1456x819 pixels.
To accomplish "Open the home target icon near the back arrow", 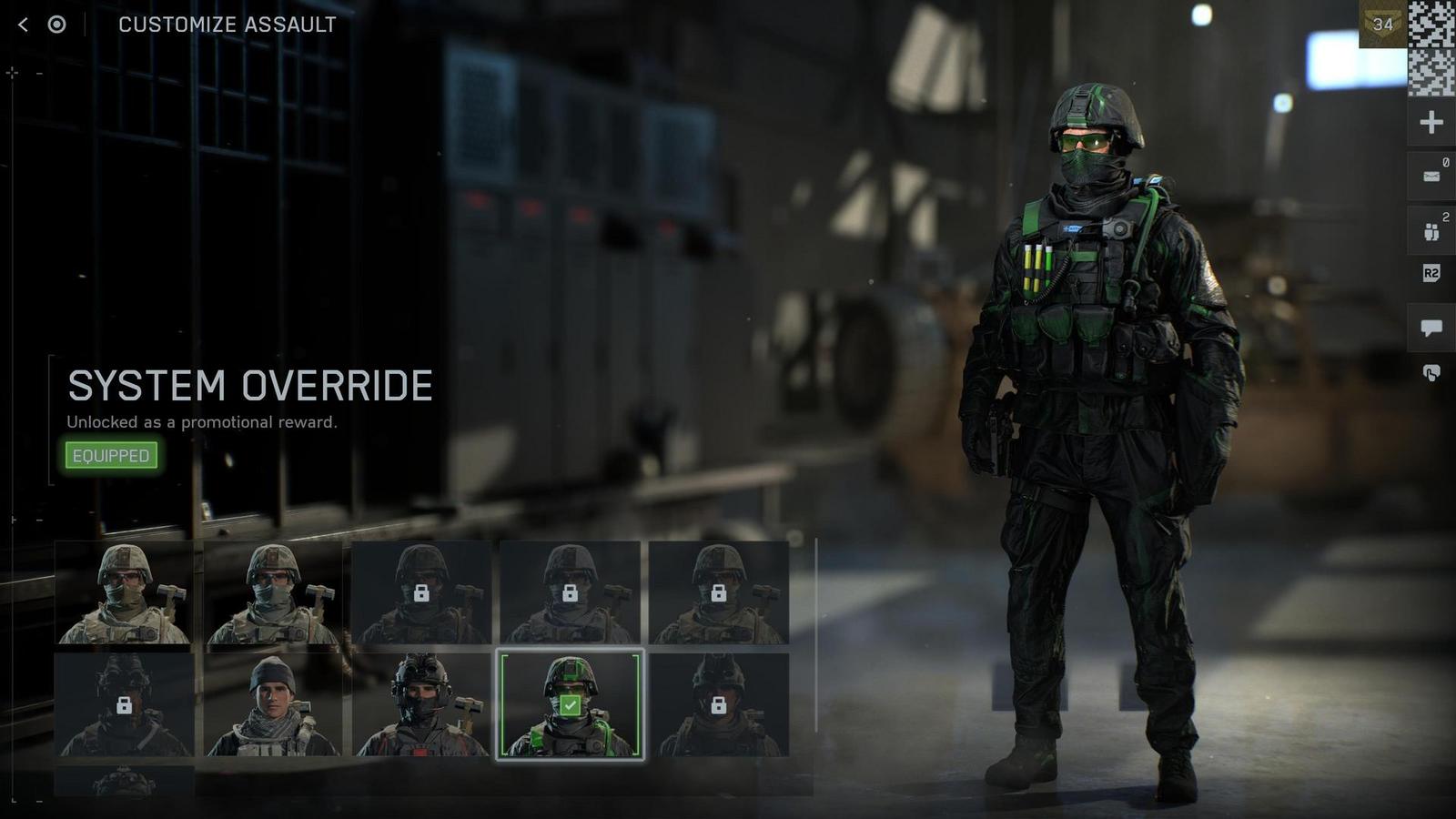I will 56,25.
